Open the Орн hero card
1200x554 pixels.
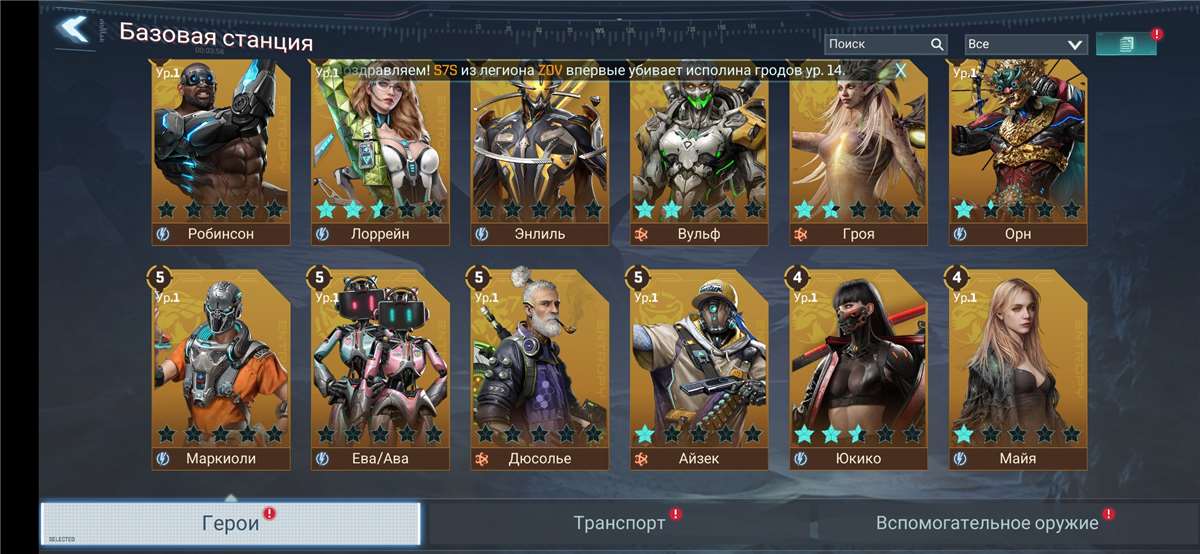(x=1018, y=150)
